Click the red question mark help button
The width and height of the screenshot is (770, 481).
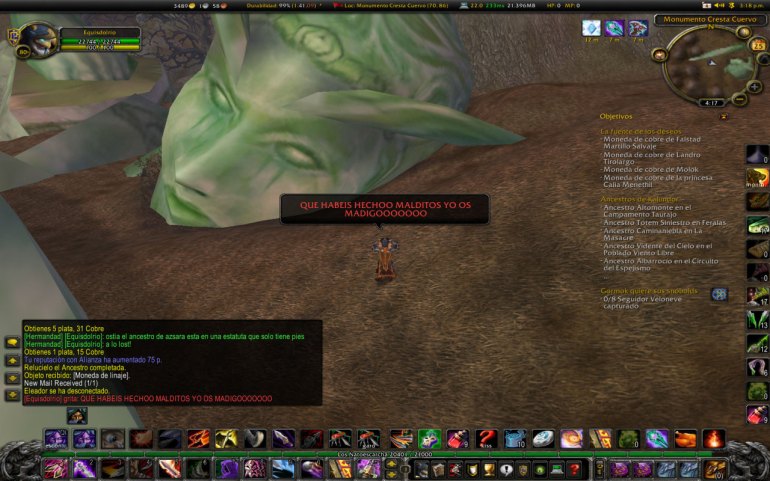573,468
